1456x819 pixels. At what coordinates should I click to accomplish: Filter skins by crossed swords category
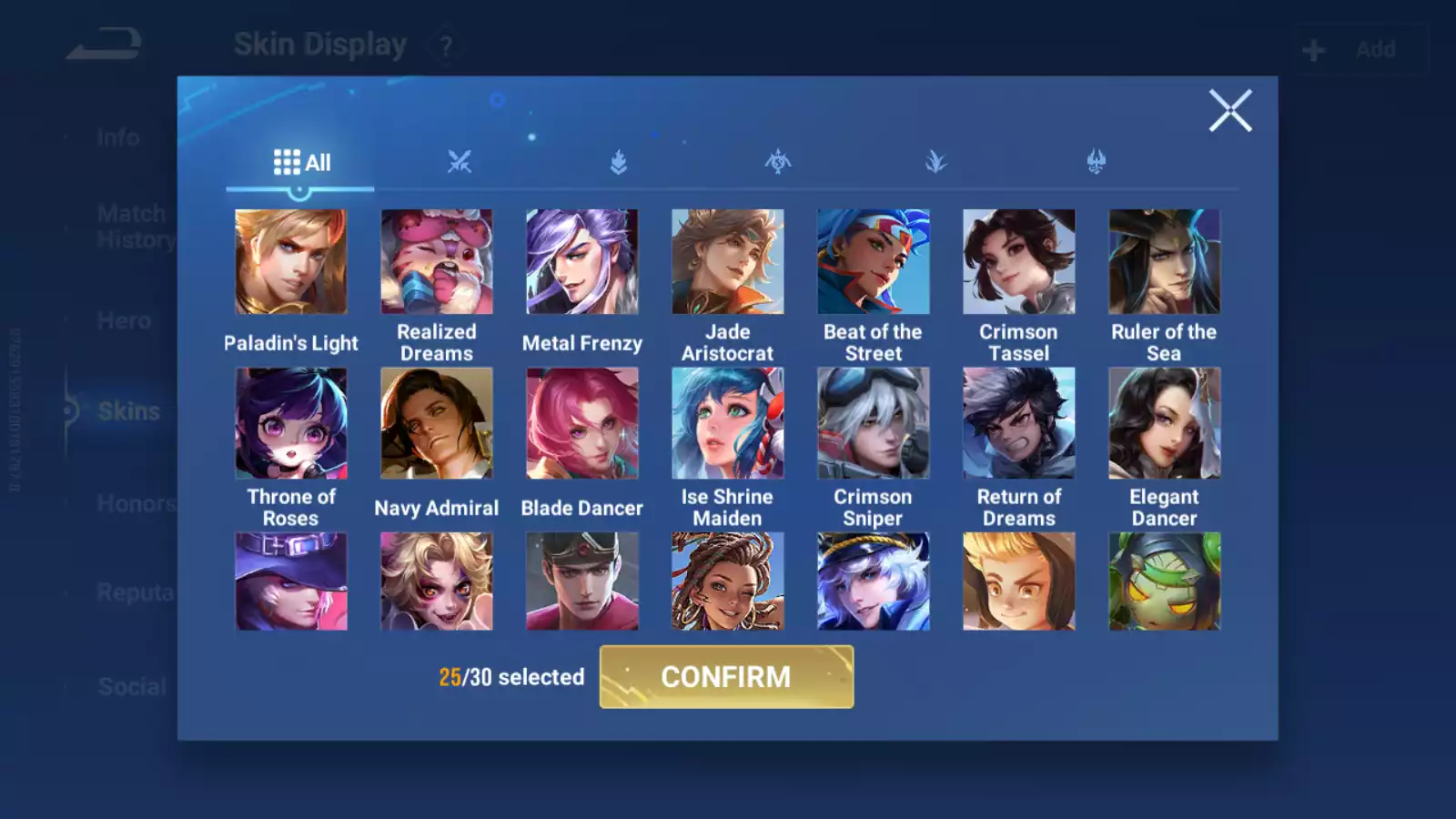(460, 163)
